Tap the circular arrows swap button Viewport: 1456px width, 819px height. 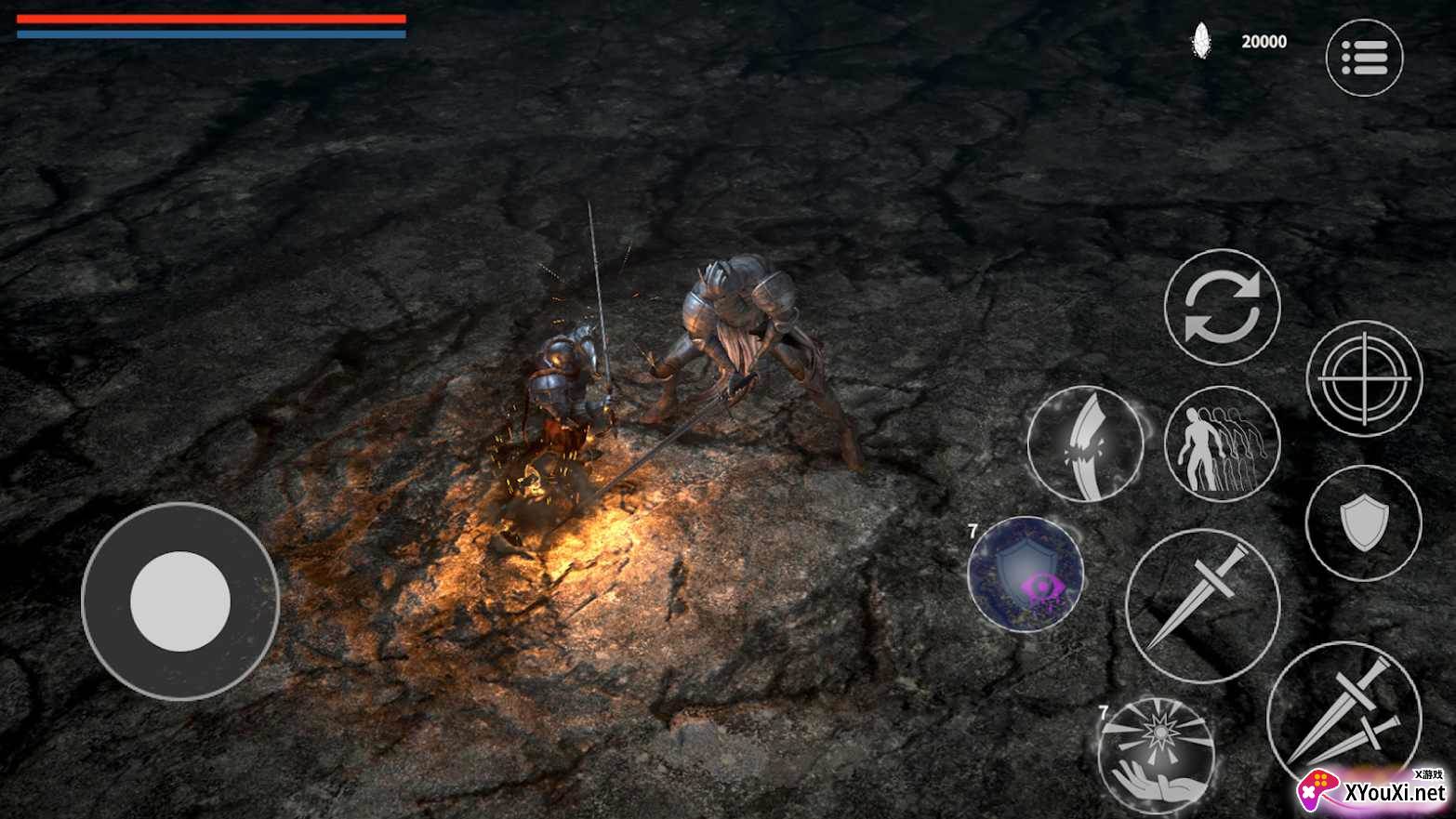point(1222,308)
